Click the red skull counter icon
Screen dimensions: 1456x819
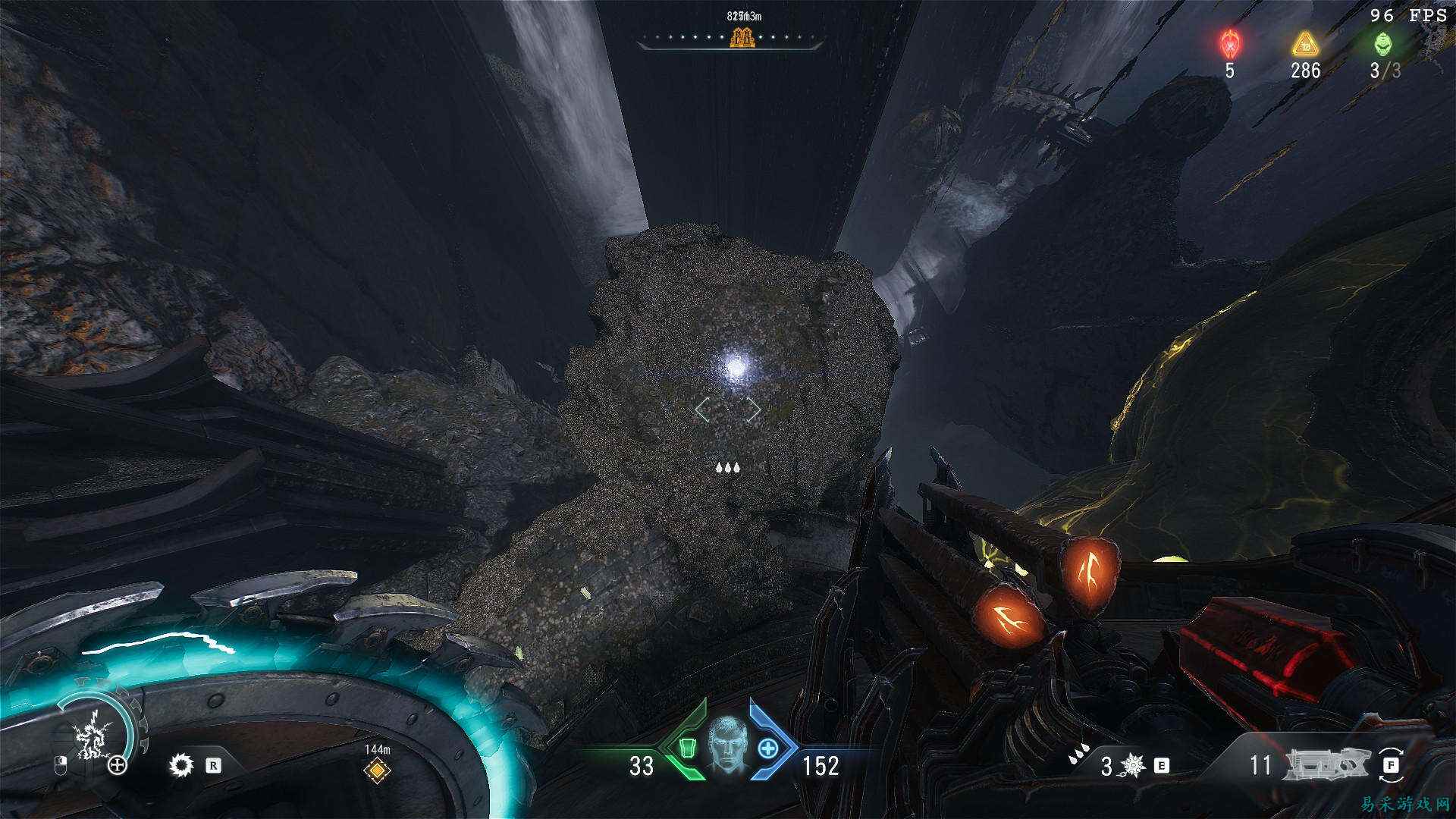[x=1229, y=43]
